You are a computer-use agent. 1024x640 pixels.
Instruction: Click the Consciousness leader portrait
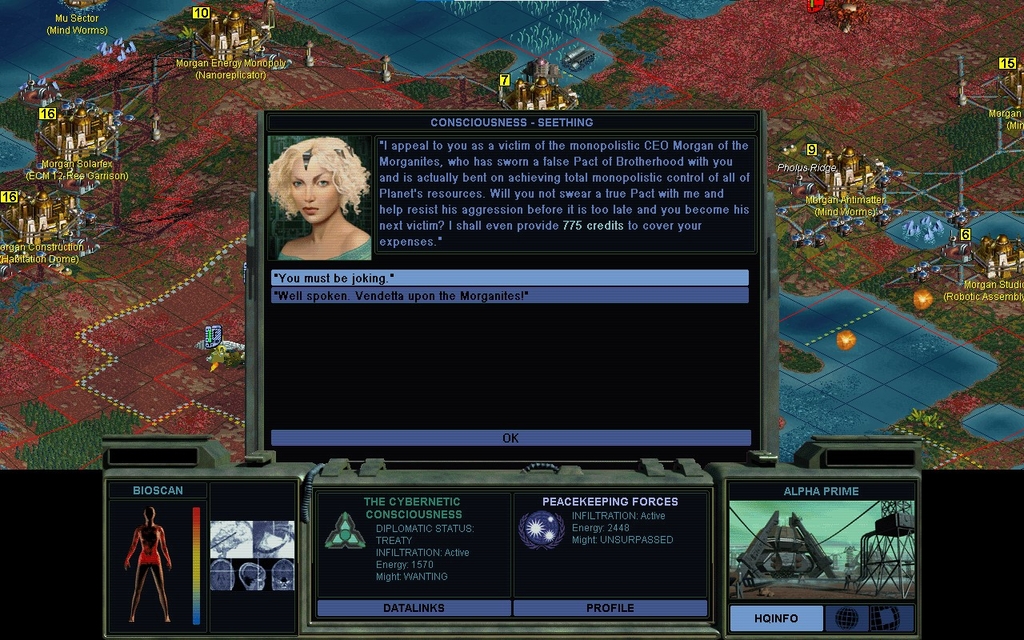tap(319, 198)
